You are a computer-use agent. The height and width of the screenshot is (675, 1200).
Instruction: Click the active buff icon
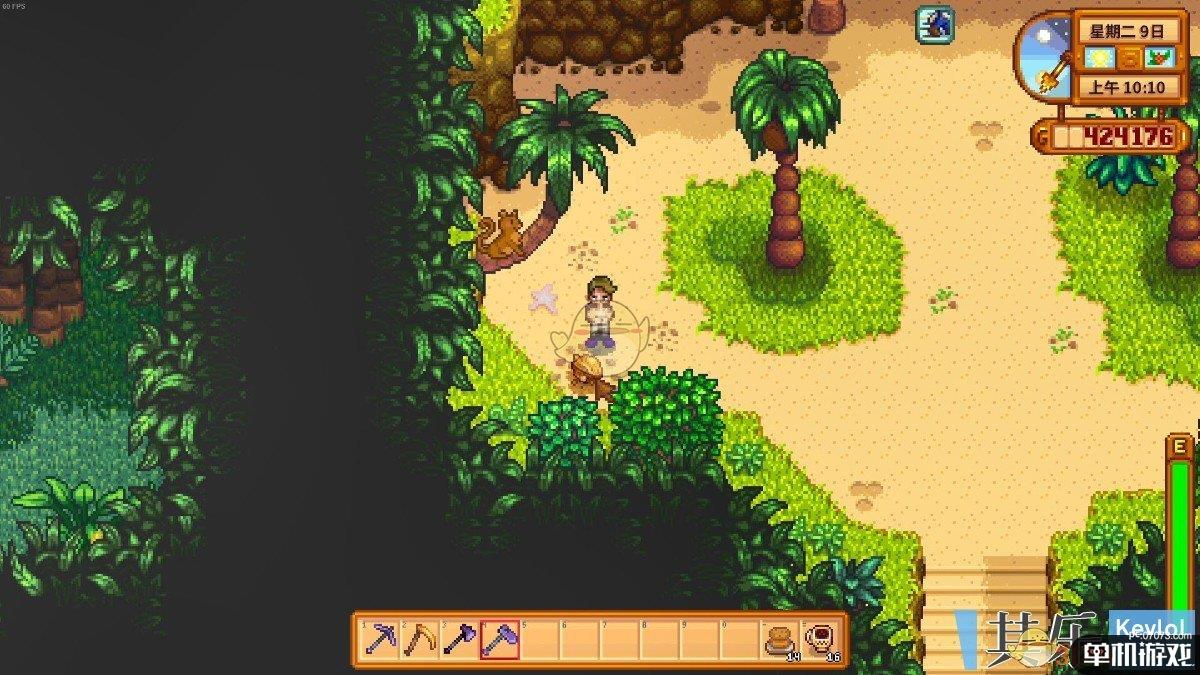point(934,24)
